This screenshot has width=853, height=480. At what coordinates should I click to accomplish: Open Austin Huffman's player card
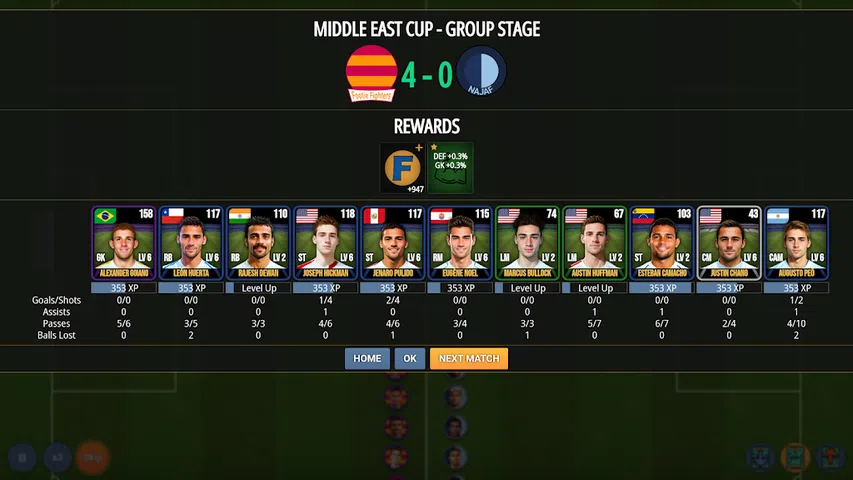tap(594, 243)
